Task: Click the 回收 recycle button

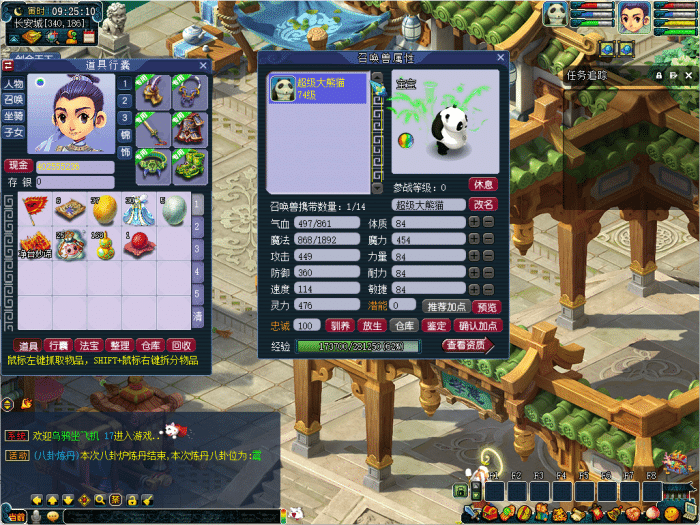Action: [181, 345]
